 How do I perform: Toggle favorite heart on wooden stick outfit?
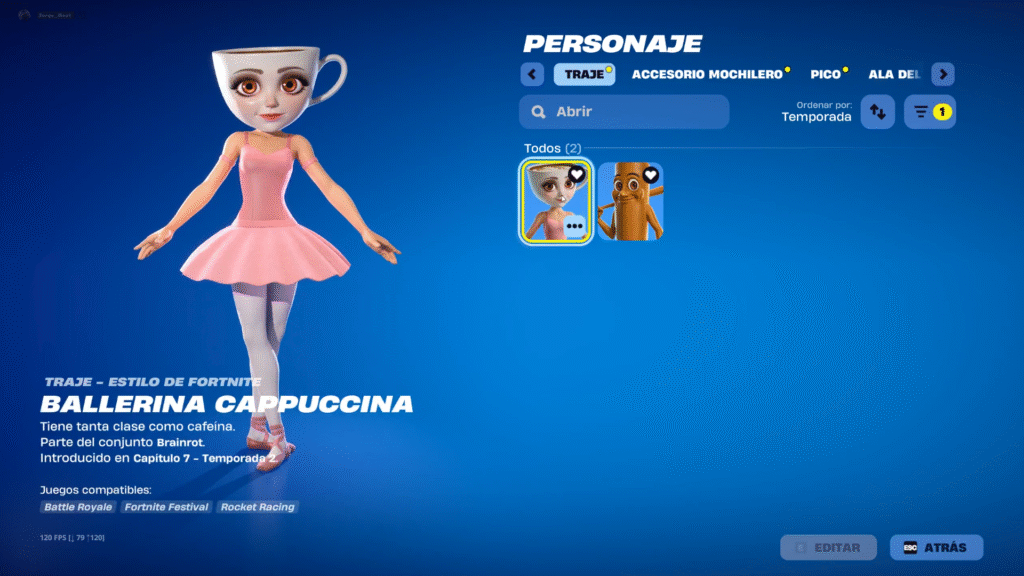coord(651,175)
